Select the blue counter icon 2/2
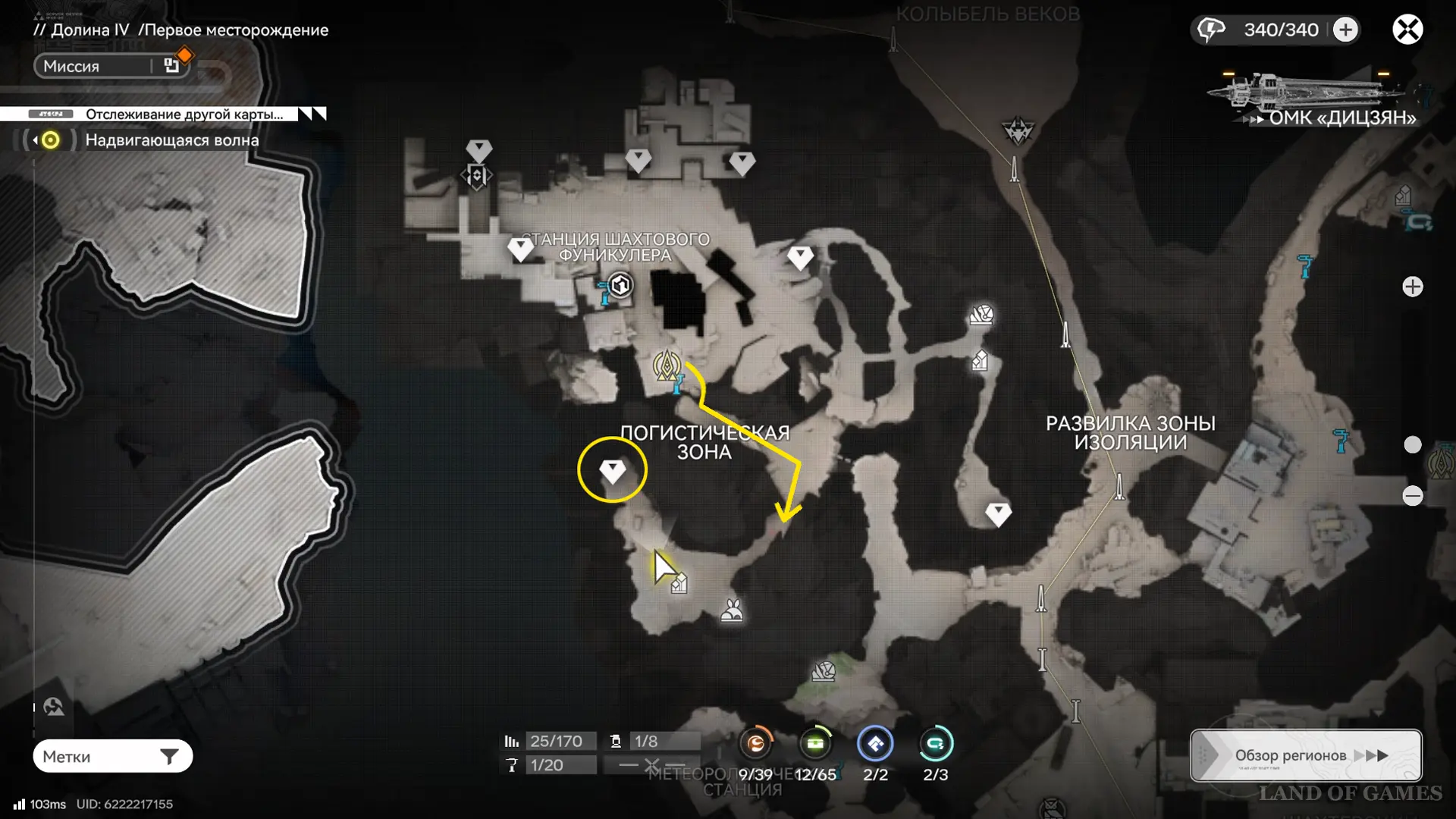The image size is (1456, 819). (875, 744)
